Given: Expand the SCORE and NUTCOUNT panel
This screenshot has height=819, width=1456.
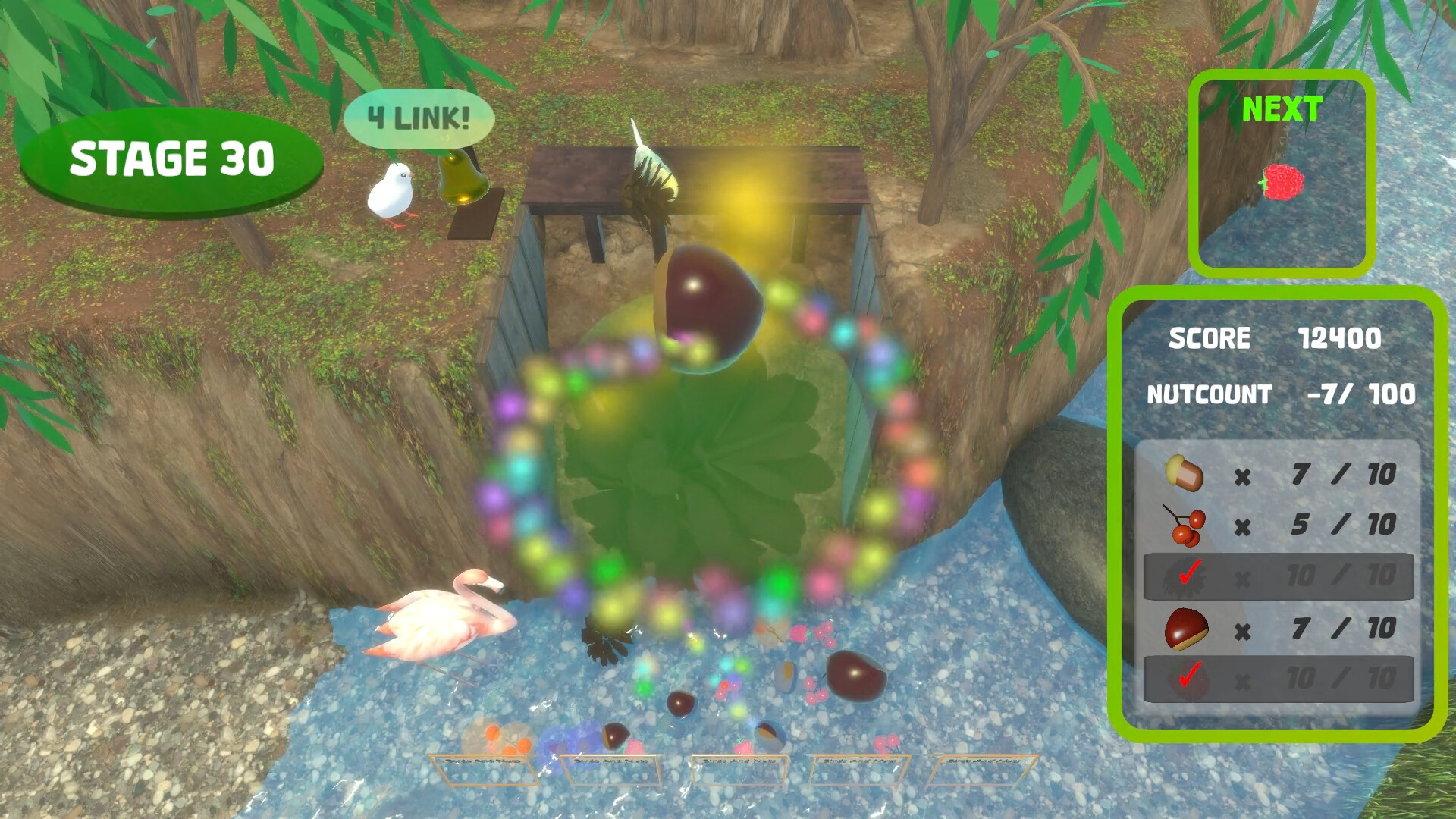Looking at the screenshot, I should click(1282, 364).
